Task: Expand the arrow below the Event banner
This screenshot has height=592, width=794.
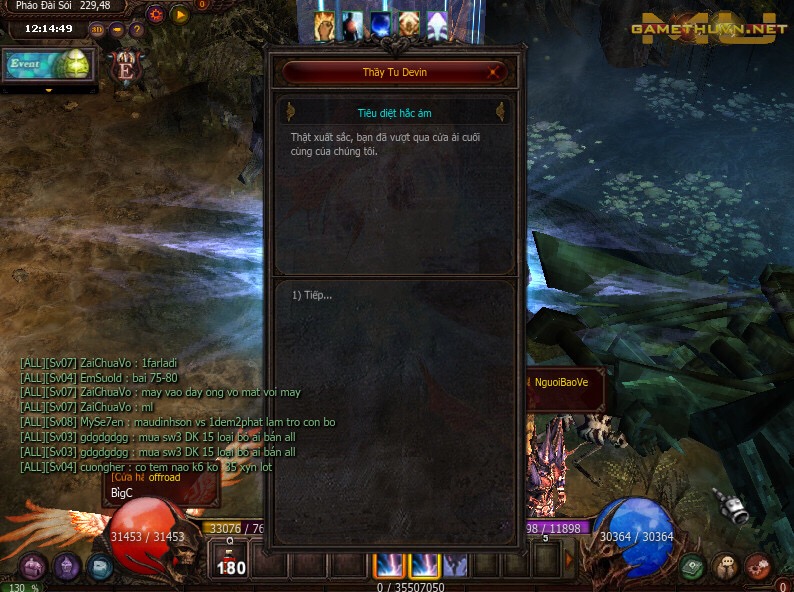Action: pos(48,89)
